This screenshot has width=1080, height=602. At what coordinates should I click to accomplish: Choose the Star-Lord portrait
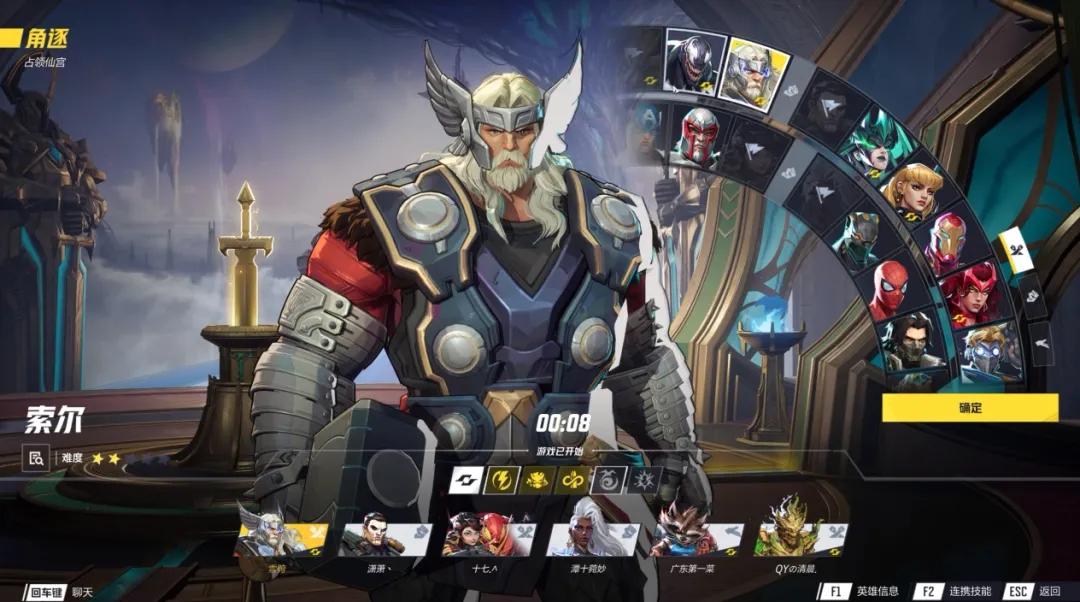coord(990,348)
